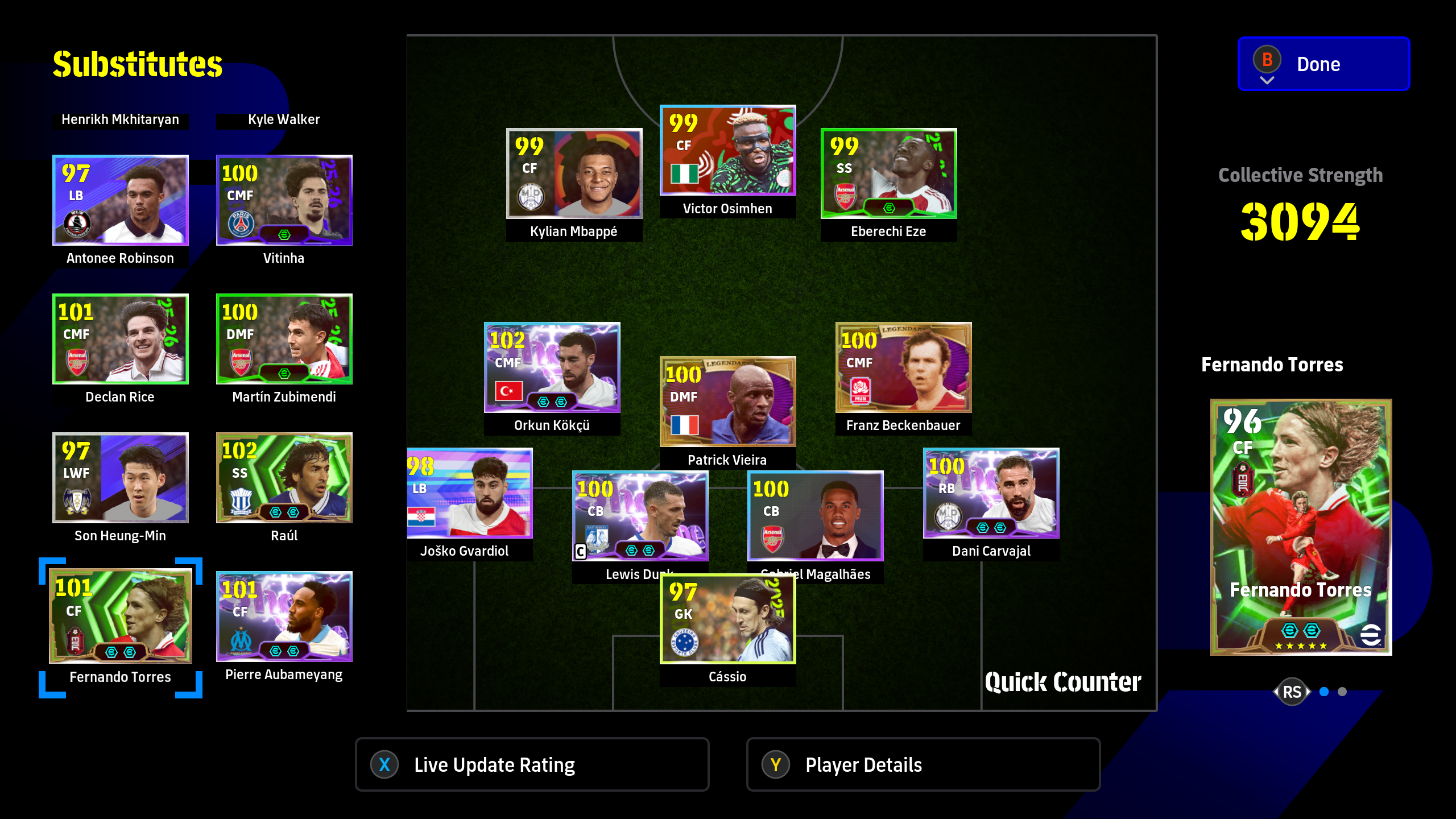Choose the Vitinha substitute card

[284, 200]
